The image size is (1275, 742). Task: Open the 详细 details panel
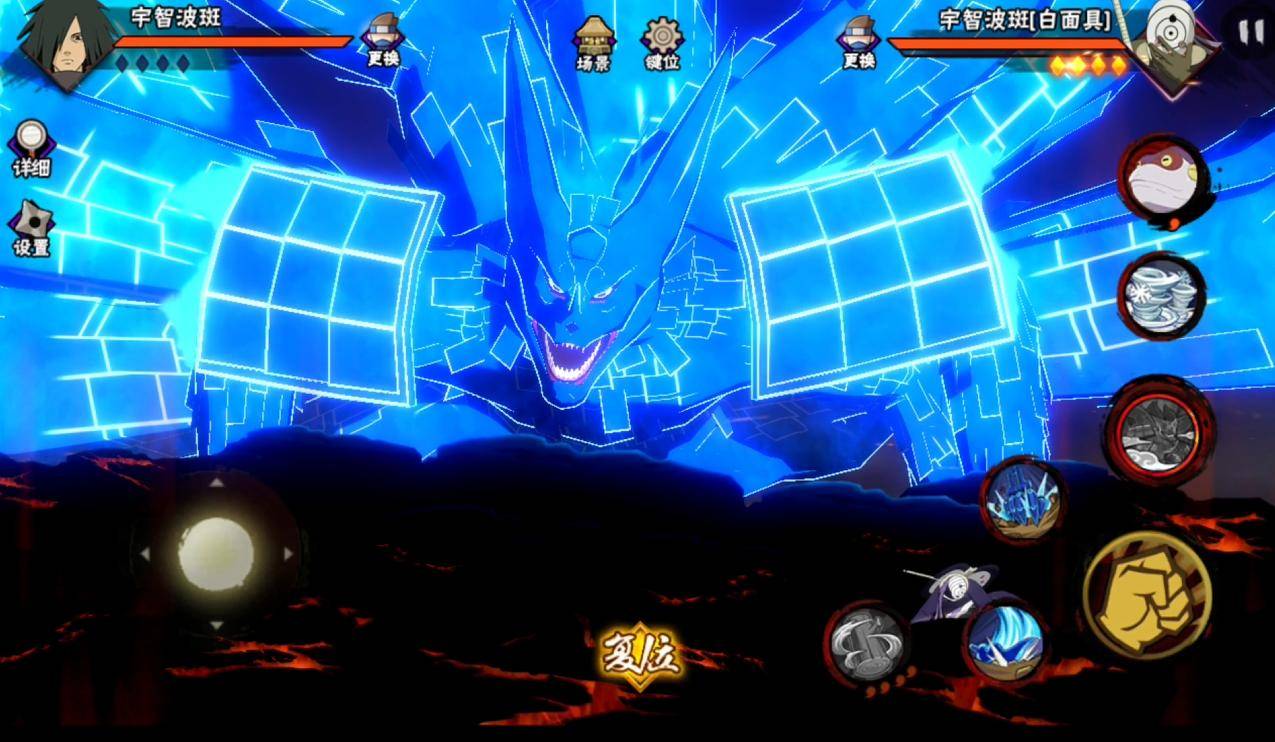pos(31,148)
